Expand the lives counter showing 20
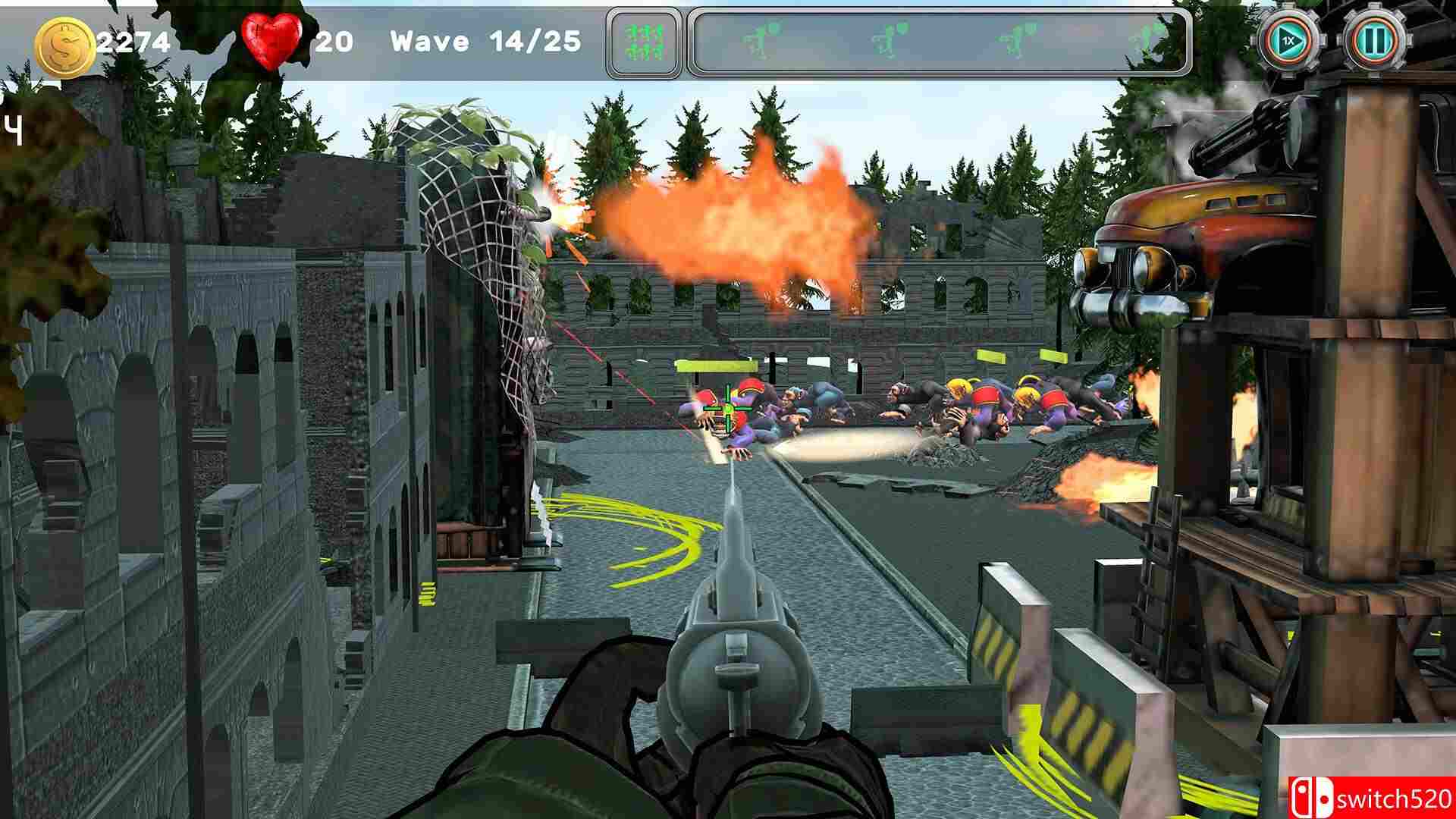This screenshot has height=819, width=1456. pos(334,42)
